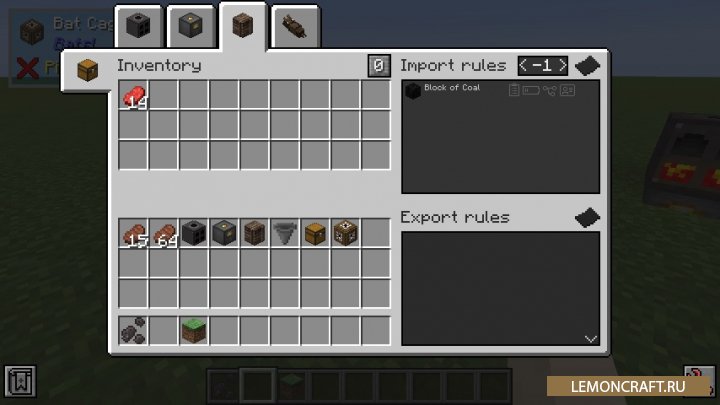
Task: Pick up the hopper from player inventory
Action: coord(284,233)
